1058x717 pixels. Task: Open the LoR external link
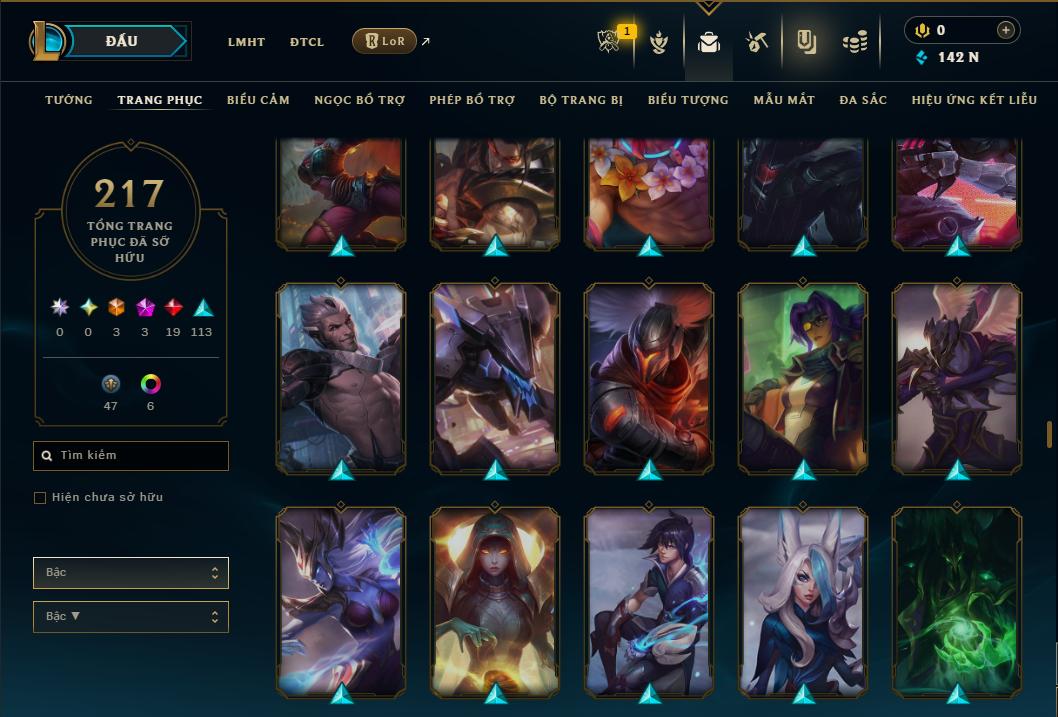click(x=385, y=41)
